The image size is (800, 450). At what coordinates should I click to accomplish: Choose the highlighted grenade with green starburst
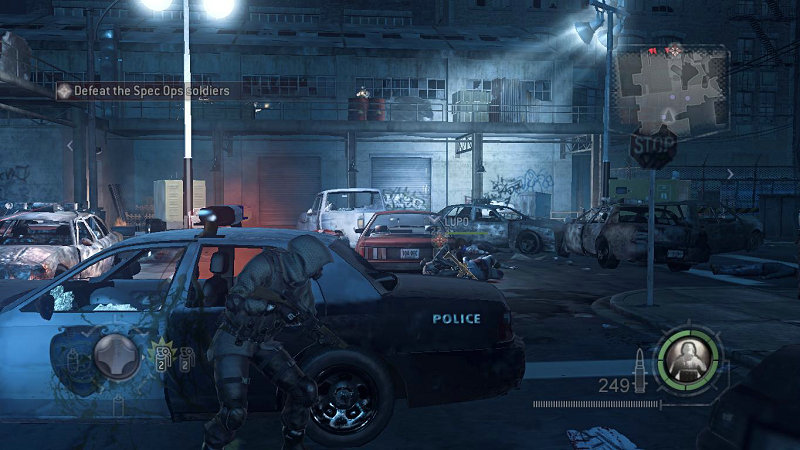(162, 356)
